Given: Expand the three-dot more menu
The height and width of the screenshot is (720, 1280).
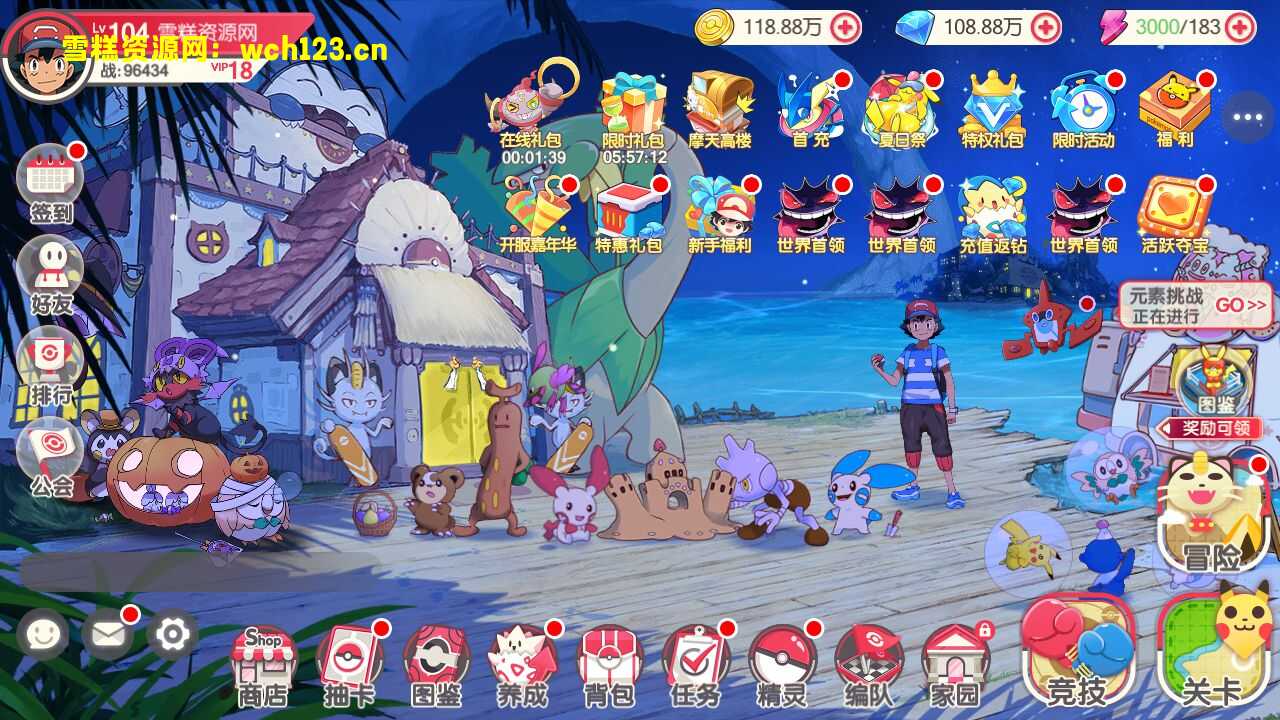Looking at the screenshot, I should click(x=1247, y=117).
